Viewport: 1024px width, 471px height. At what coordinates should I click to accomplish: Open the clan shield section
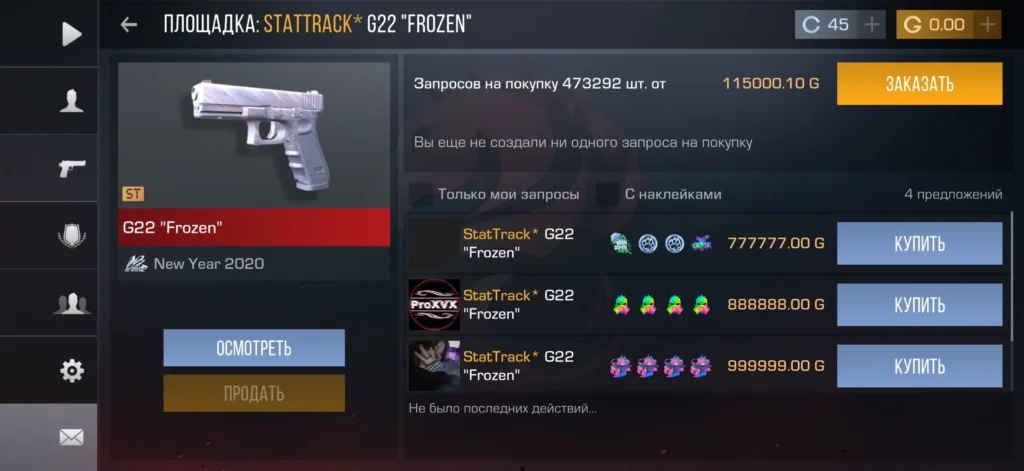click(71, 236)
